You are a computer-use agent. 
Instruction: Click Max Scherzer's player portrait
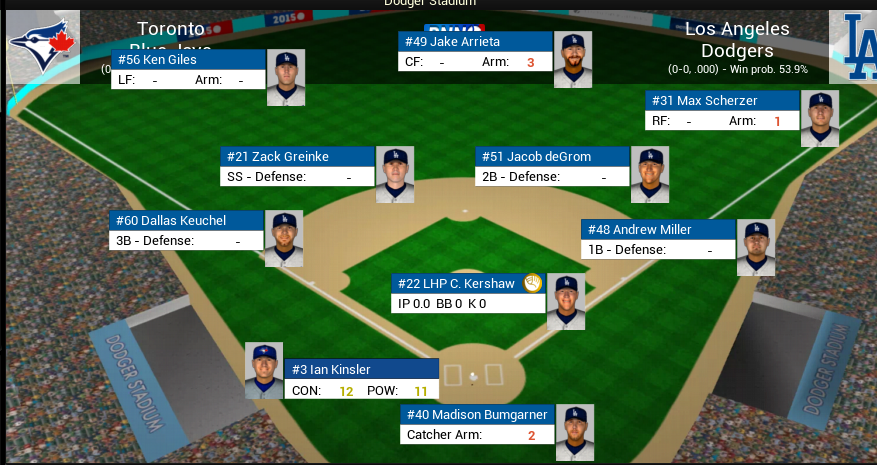click(x=820, y=119)
